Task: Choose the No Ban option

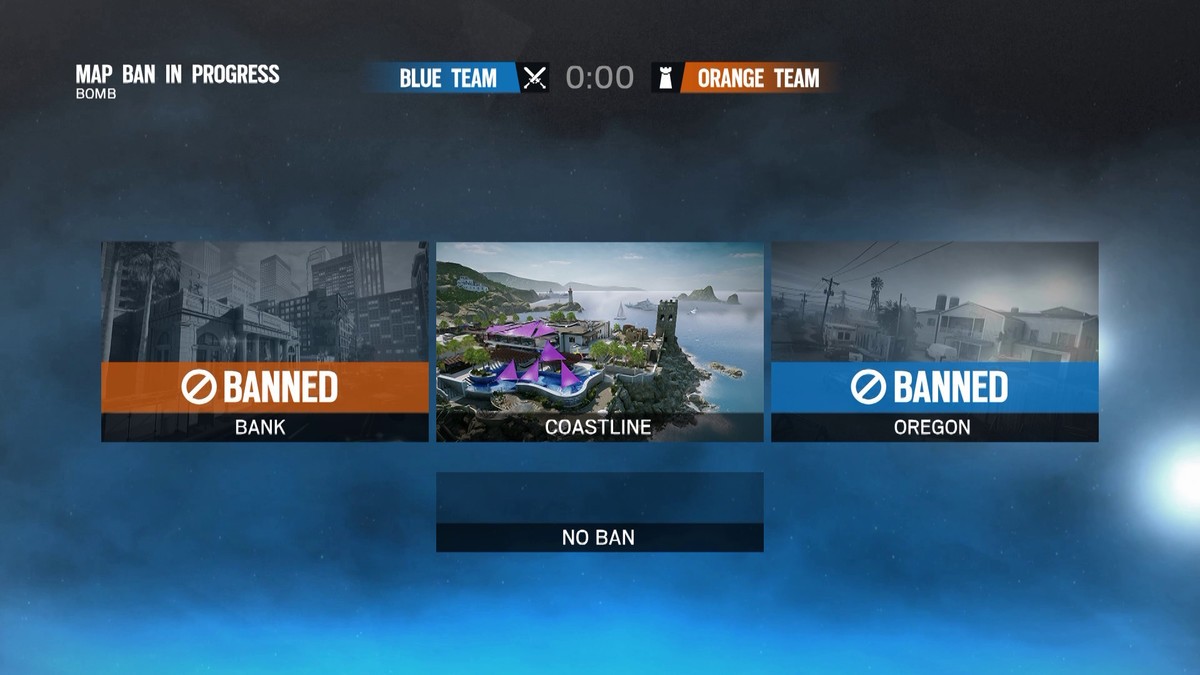Action: (x=600, y=511)
